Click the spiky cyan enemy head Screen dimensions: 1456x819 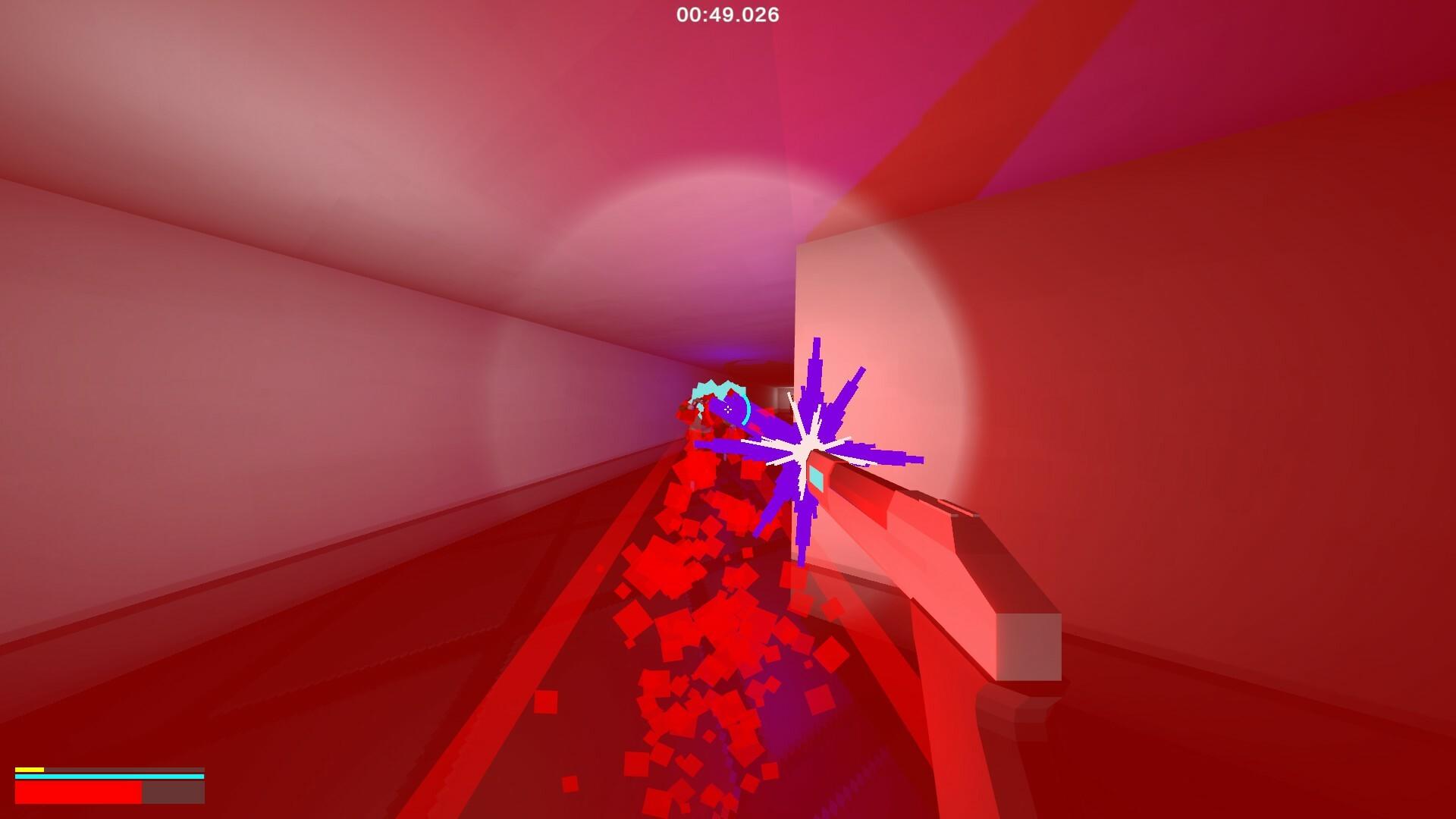pyautogui.click(x=717, y=388)
